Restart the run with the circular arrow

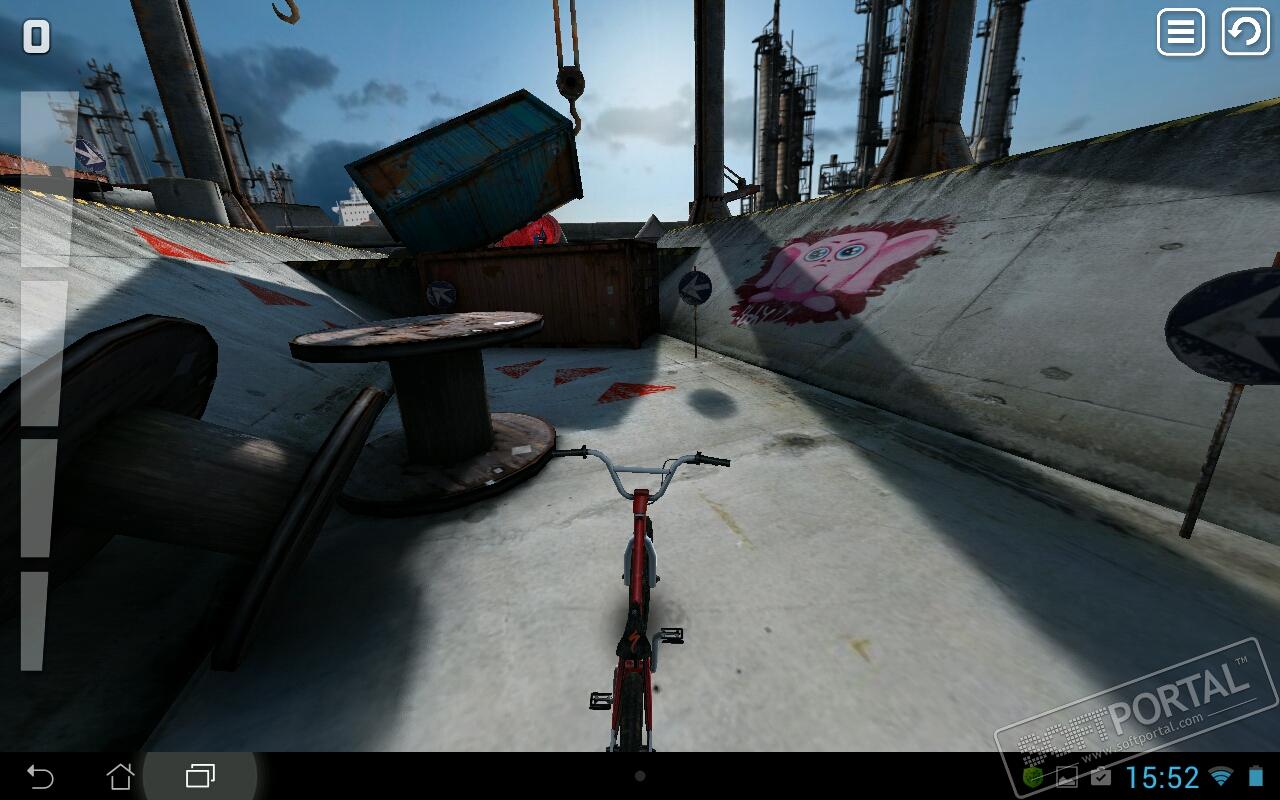pos(1245,32)
